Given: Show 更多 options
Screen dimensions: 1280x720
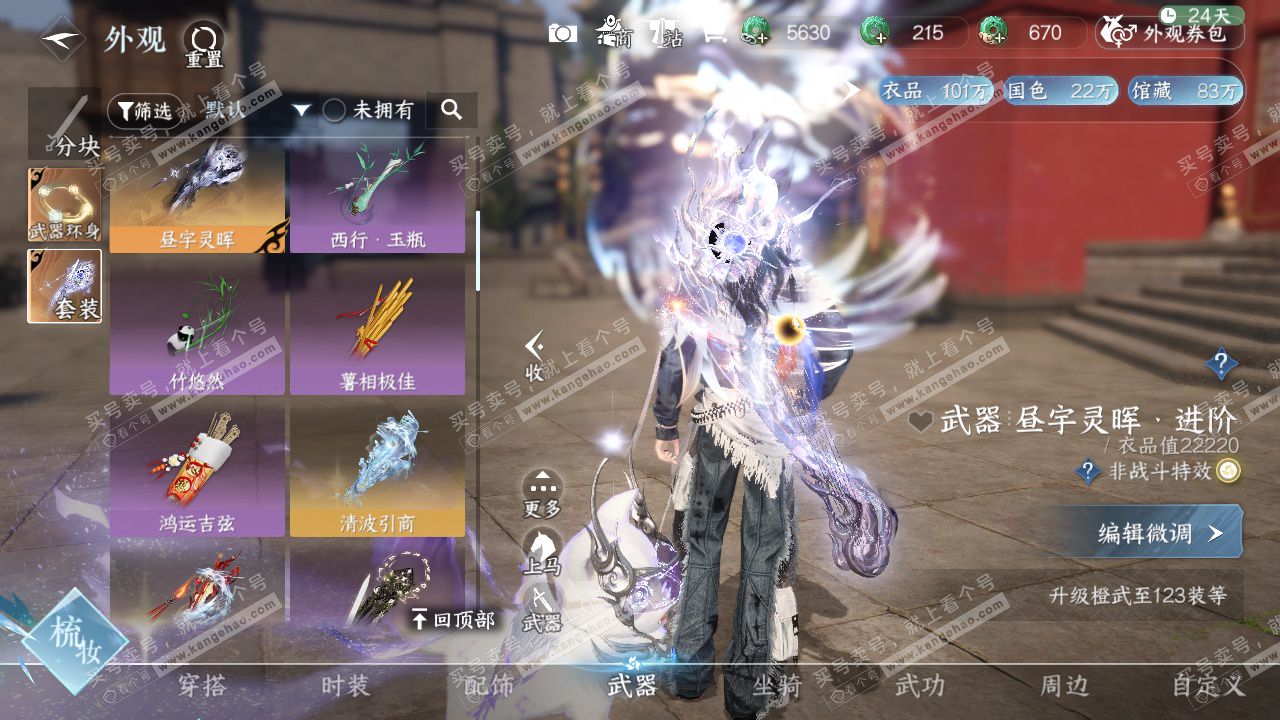Looking at the screenshot, I should click(542, 494).
